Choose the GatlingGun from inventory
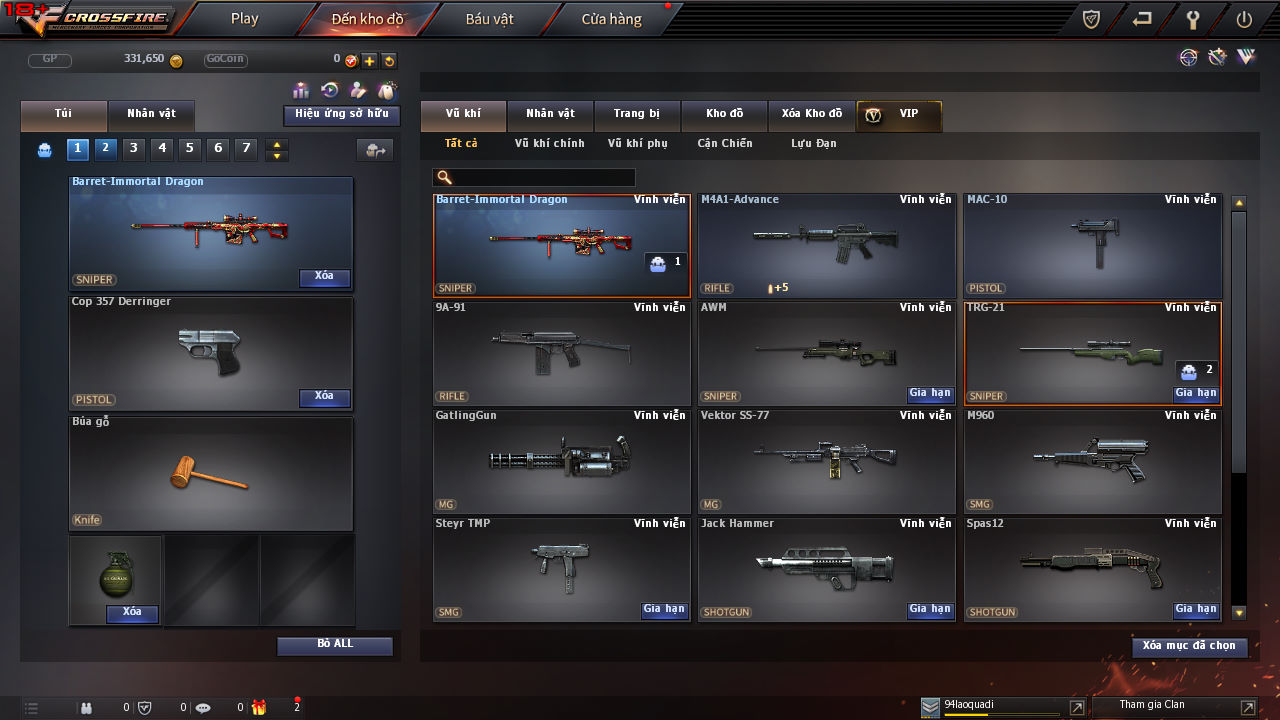This screenshot has width=1280, height=720. click(561, 461)
